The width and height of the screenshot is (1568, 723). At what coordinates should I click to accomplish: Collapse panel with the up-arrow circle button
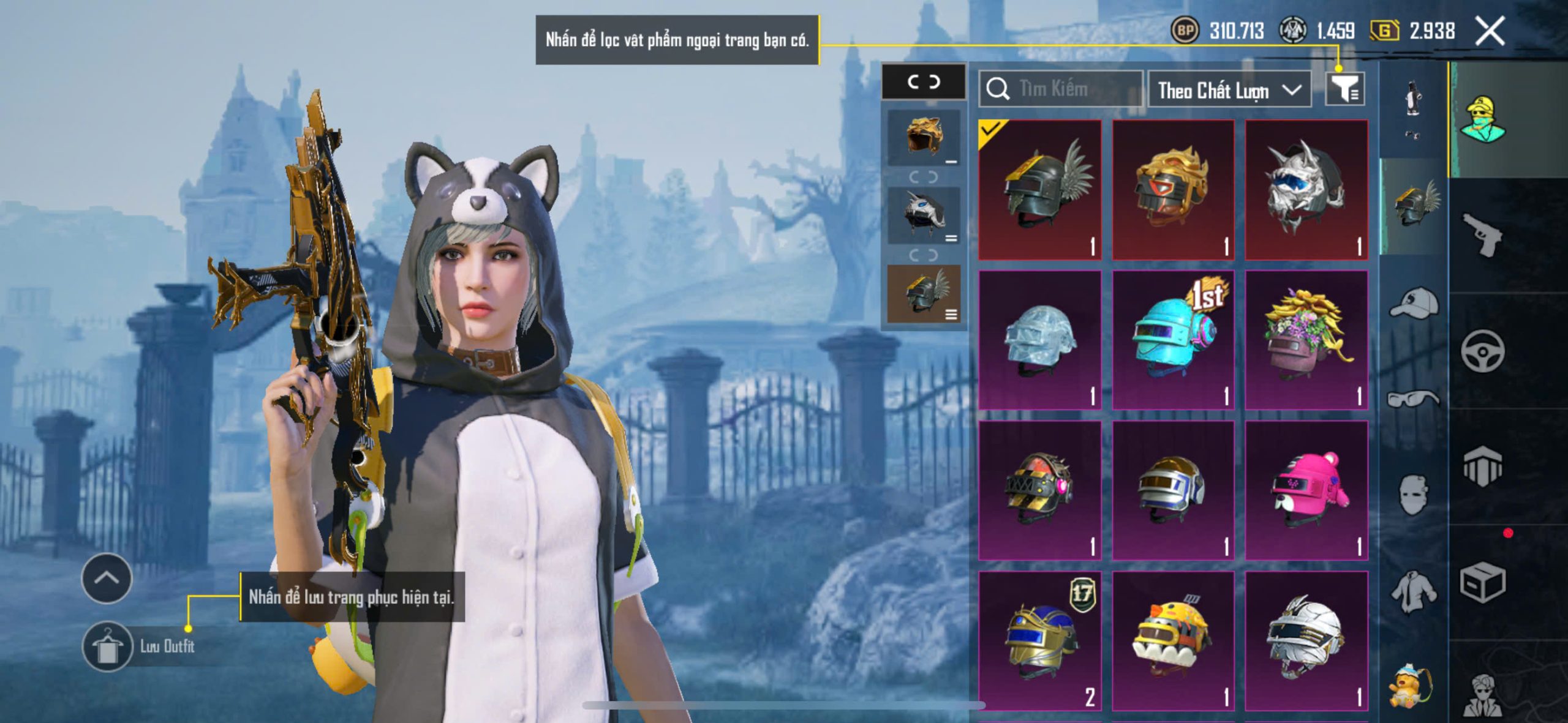107,578
